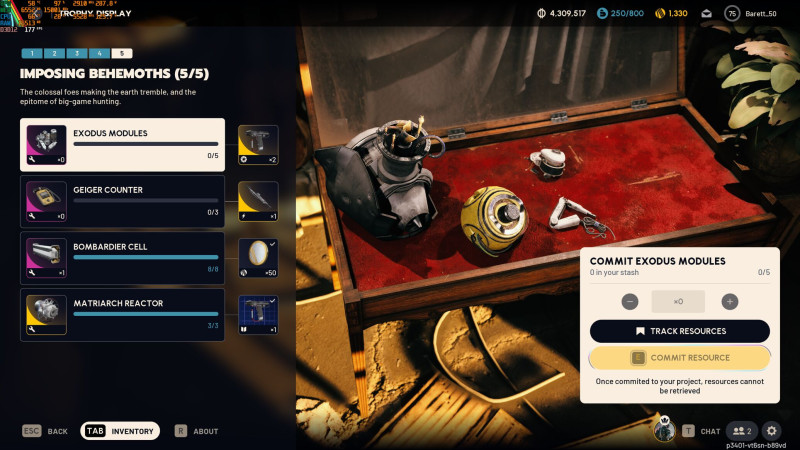Image resolution: width=800 pixels, height=450 pixels.
Task: Increase the commit amount with plus
Action: 730,301
